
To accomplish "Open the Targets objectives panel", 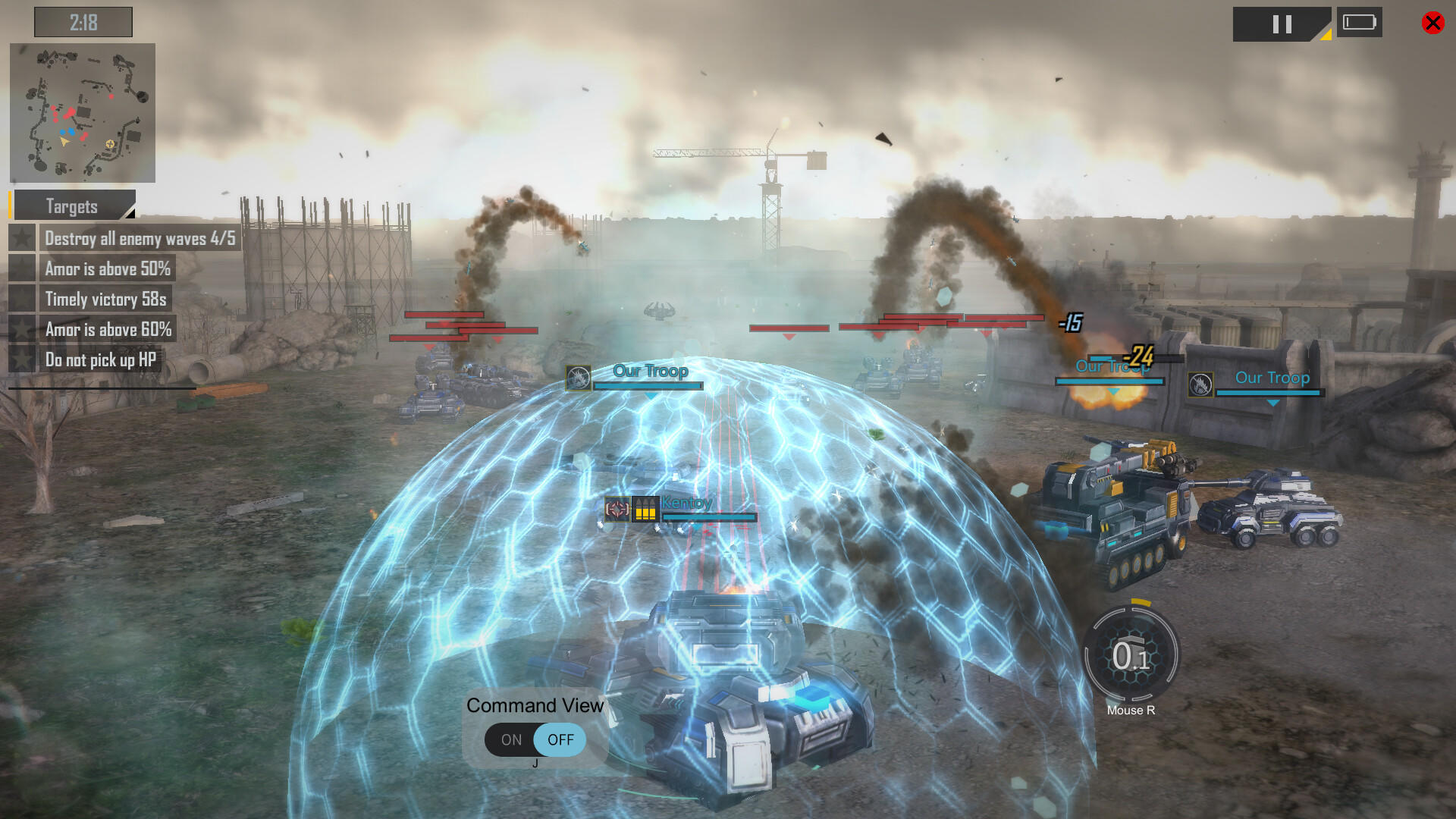I will pos(72,206).
